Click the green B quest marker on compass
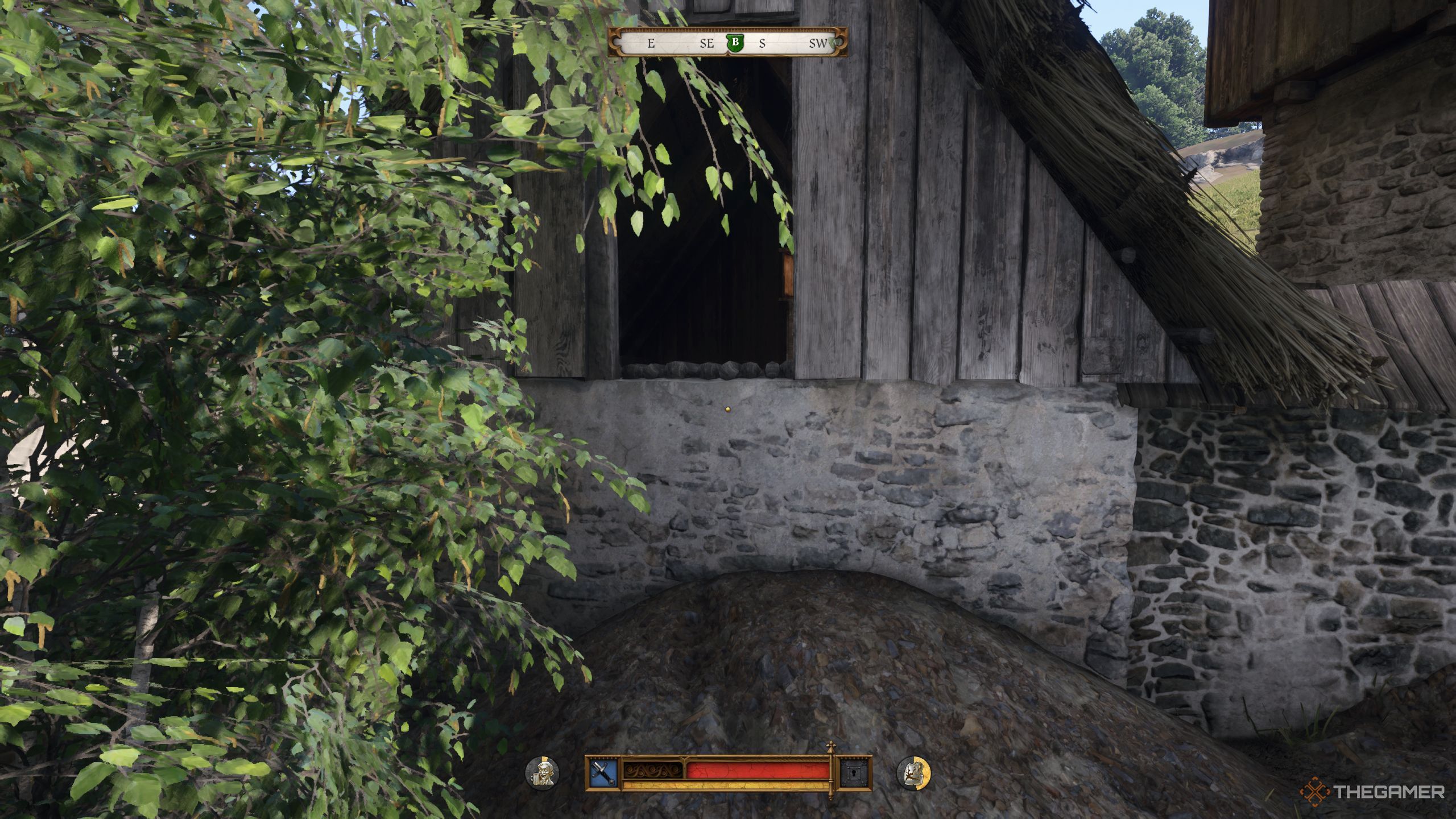1456x819 pixels. [735, 43]
